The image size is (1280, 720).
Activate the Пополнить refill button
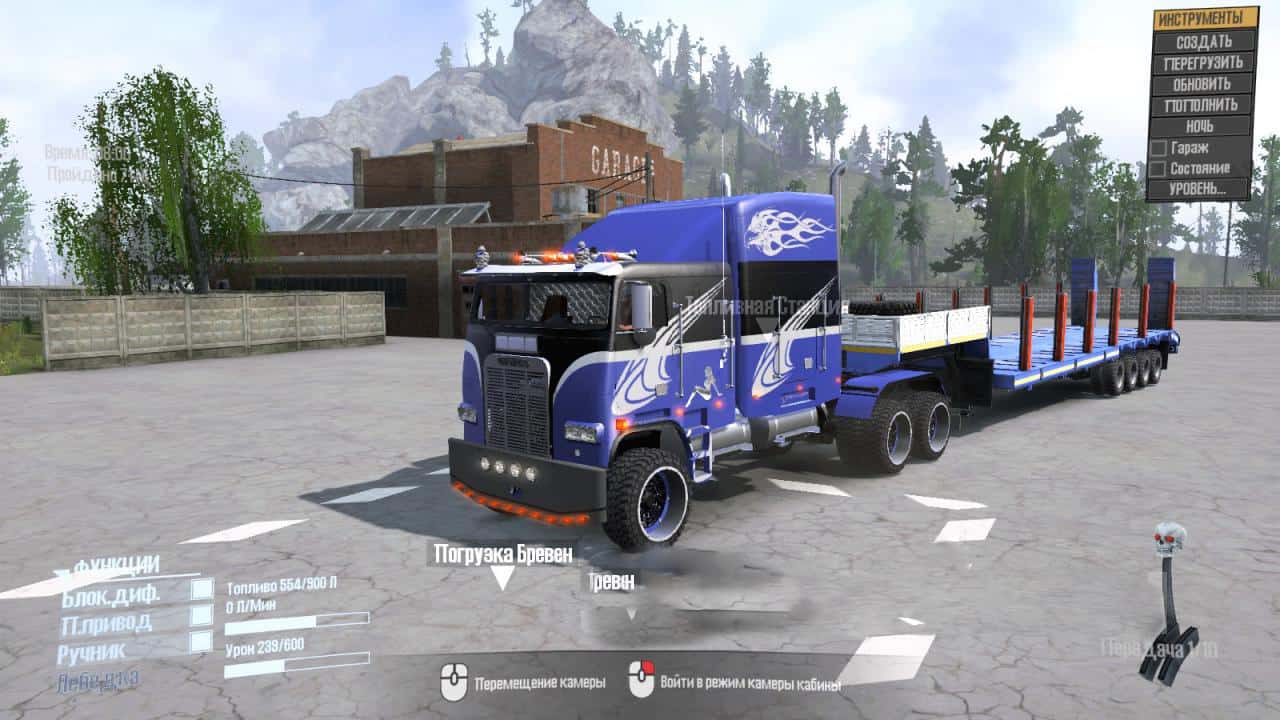click(x=1204, y=104)
